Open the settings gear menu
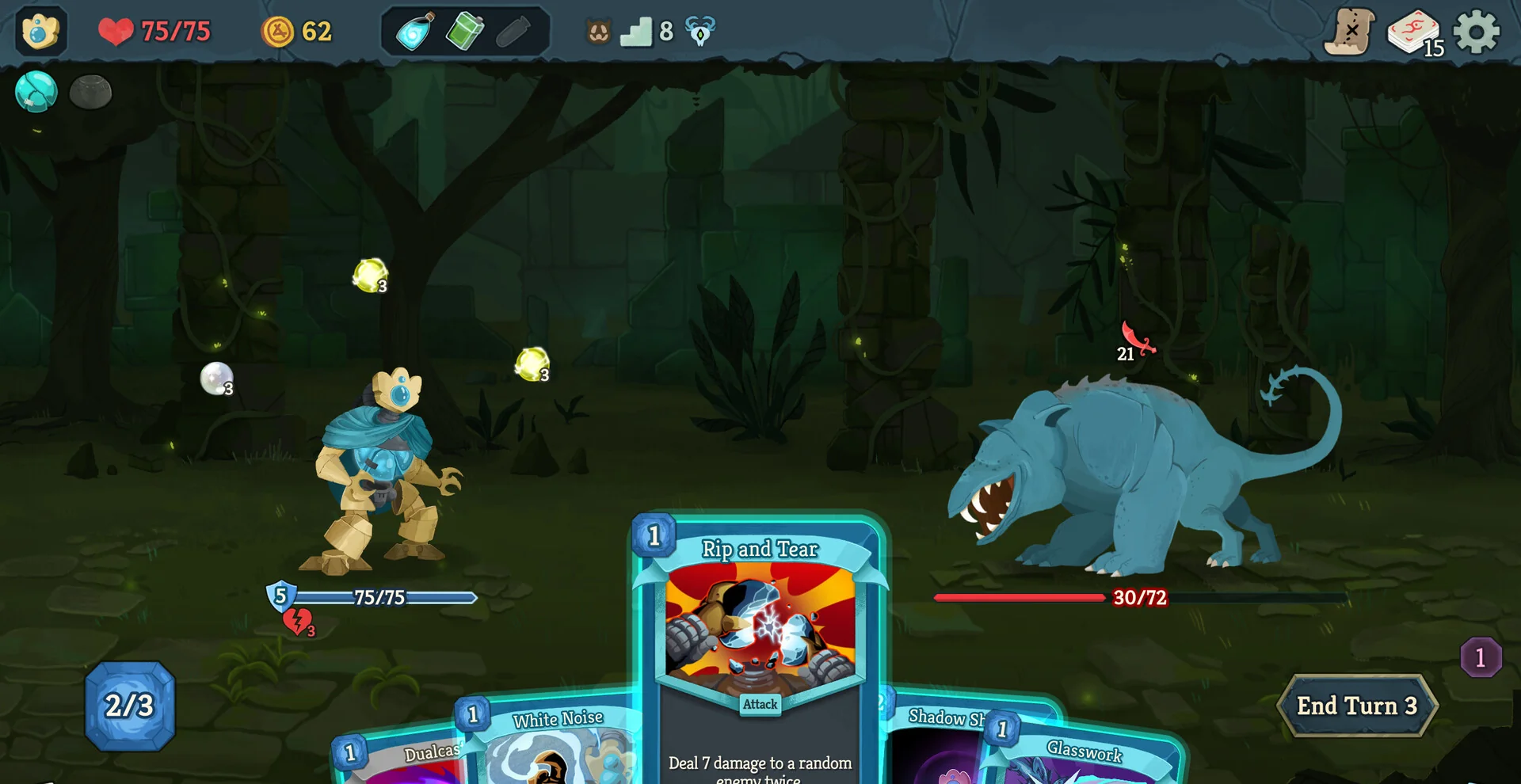The height and width of the screenshot is (784, 1521). (1477, 32)
